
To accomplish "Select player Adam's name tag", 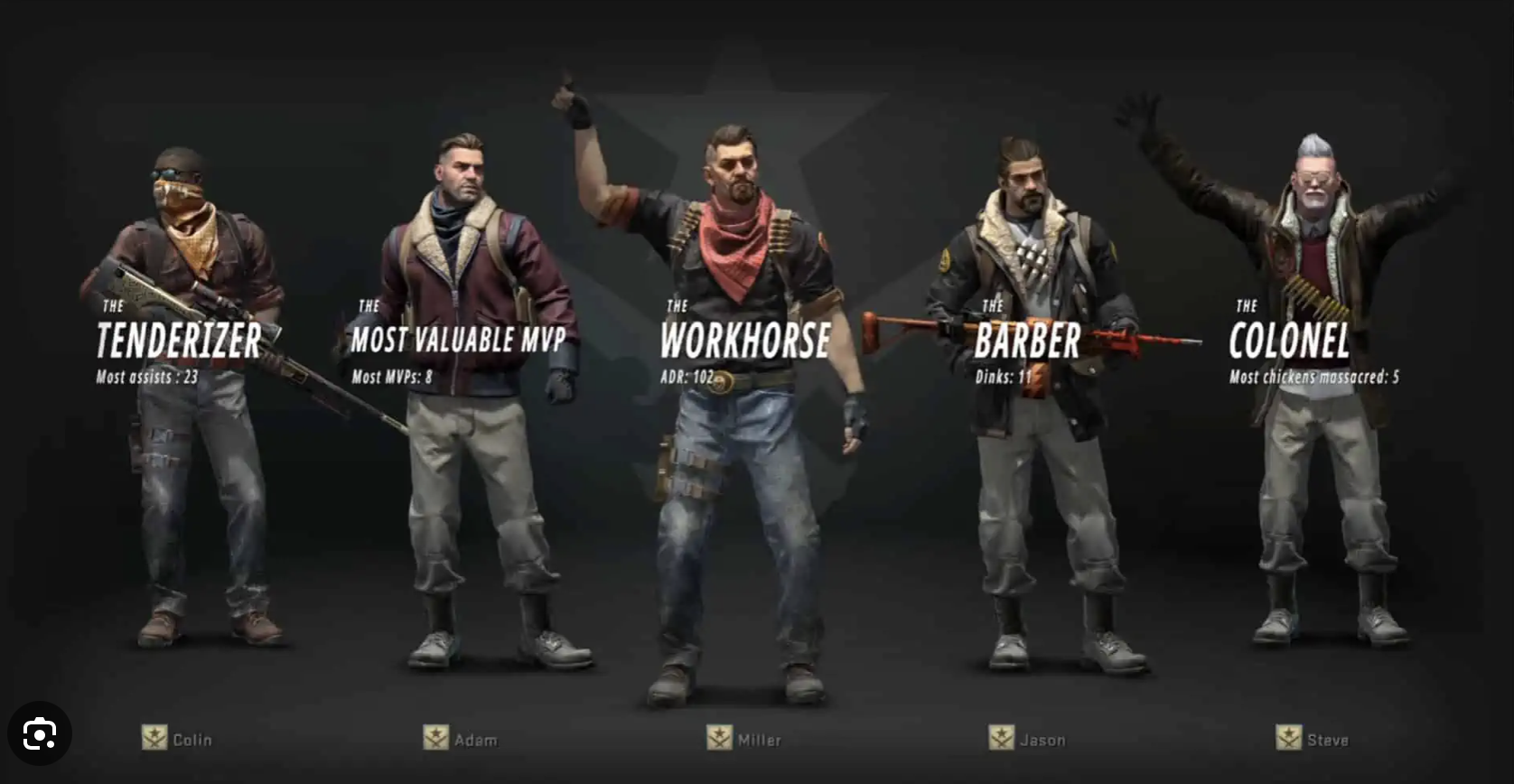I will point(475,740).
